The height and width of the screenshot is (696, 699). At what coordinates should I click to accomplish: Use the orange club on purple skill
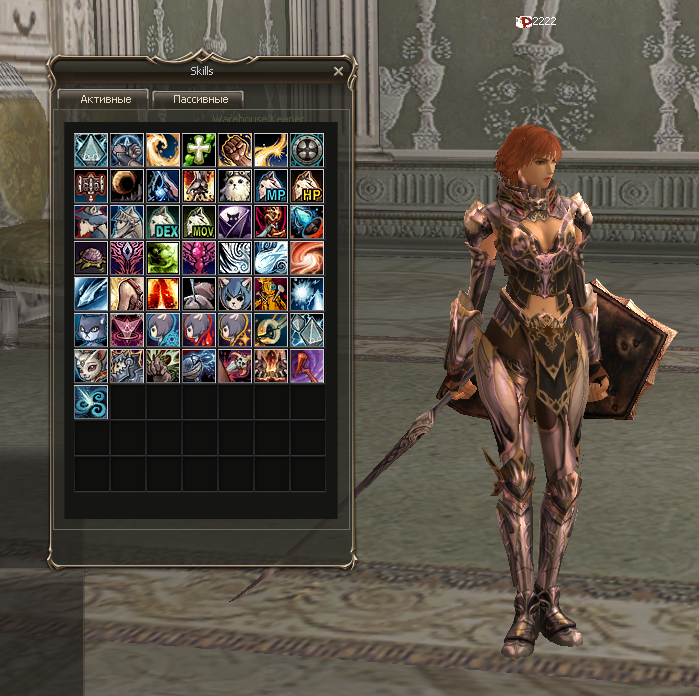[x=307, y=365]
